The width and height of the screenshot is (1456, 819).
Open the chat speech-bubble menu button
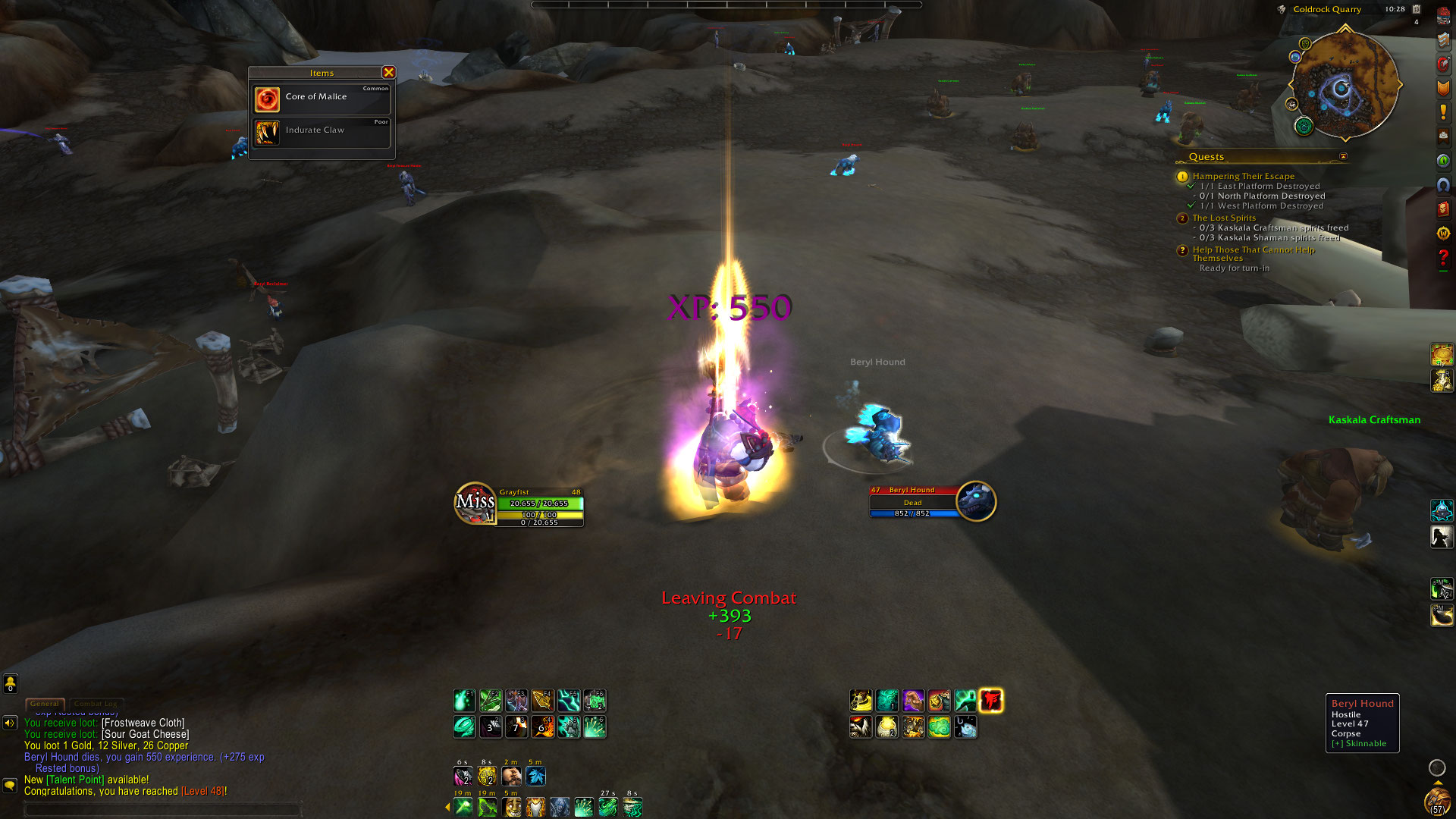pos(10,785)
